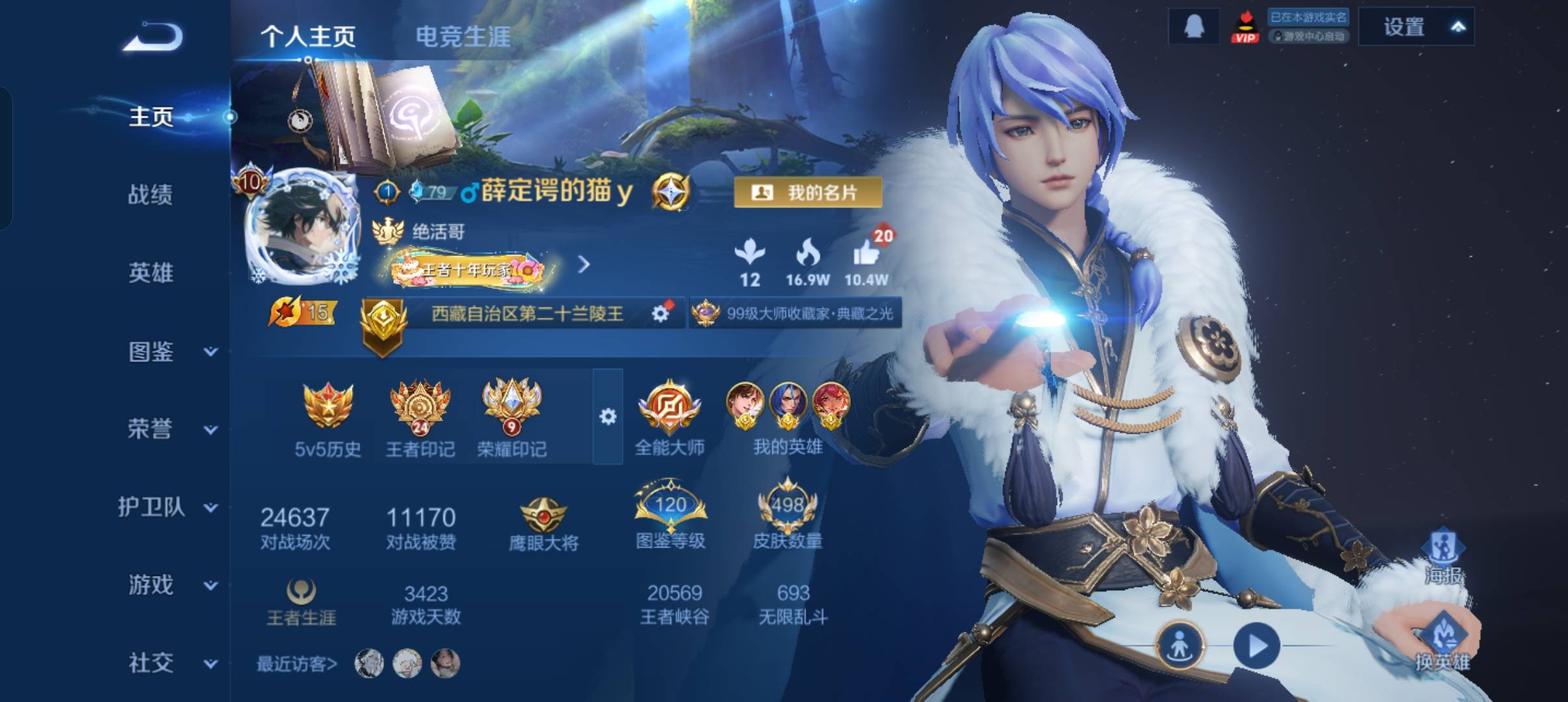Viewport: 1568px width, 702px height.
Task: Open the 战绩 menu entry
Action: [x=150, y=194]
